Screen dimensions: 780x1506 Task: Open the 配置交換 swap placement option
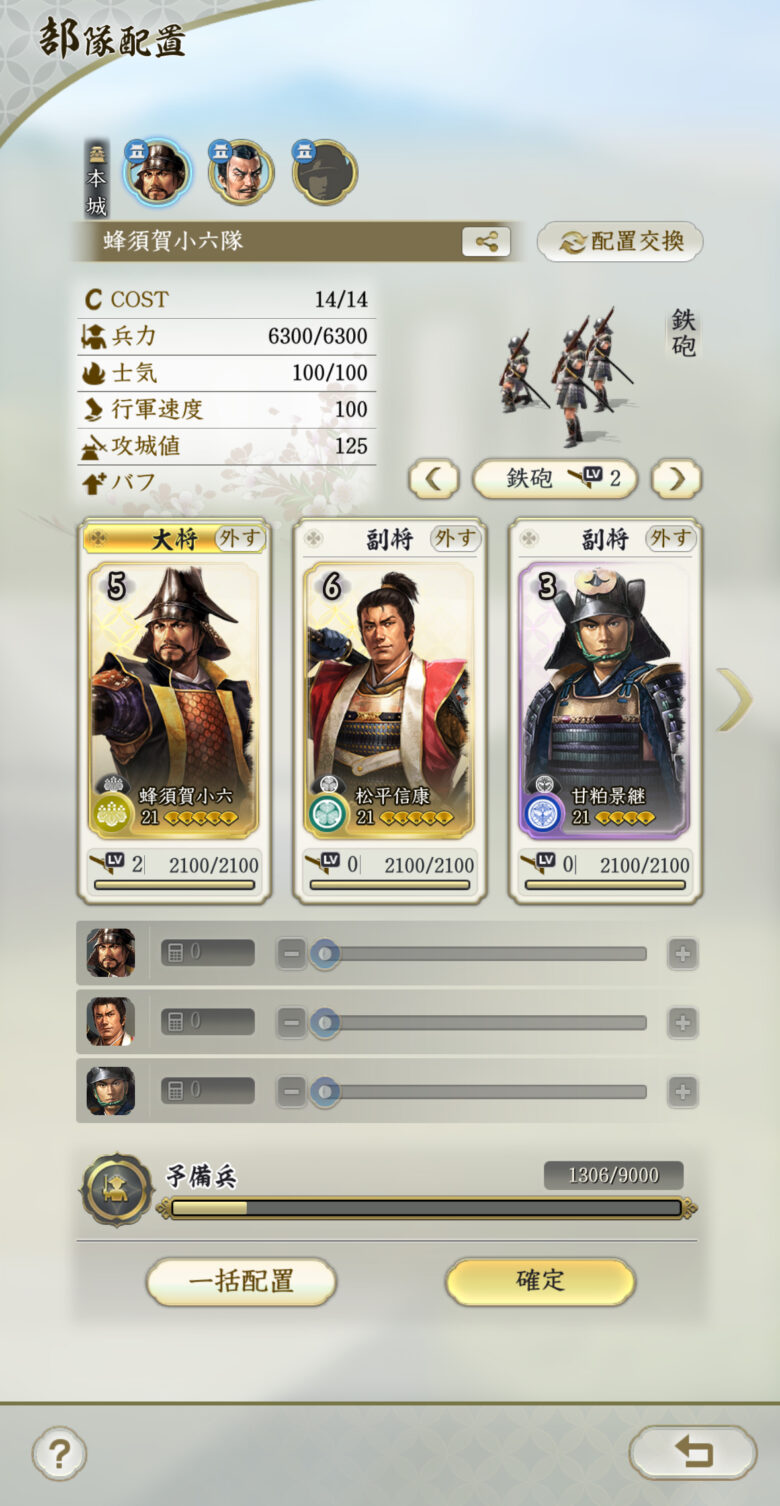(620, 241)
